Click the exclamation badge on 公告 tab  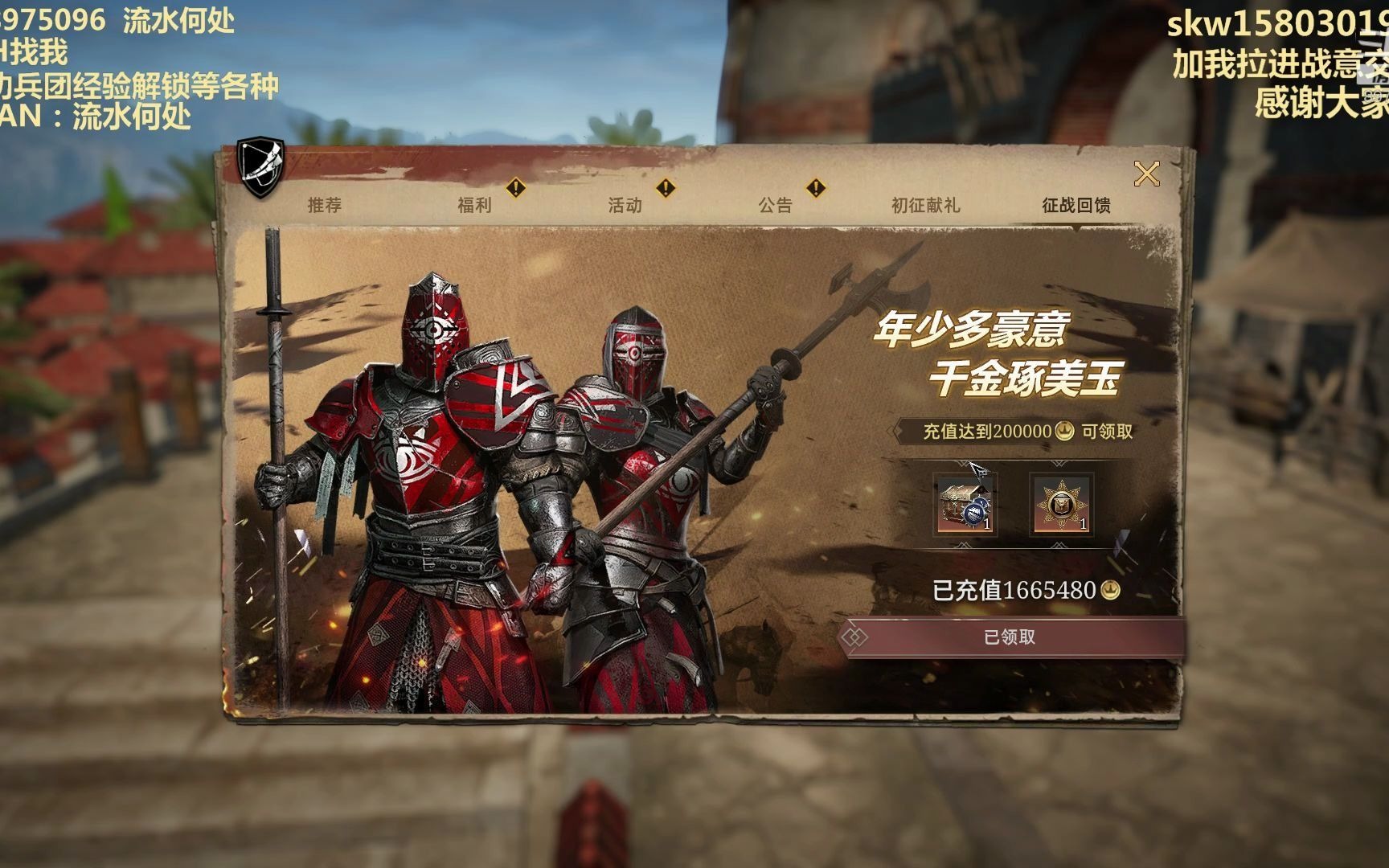(x=817, y=188)
